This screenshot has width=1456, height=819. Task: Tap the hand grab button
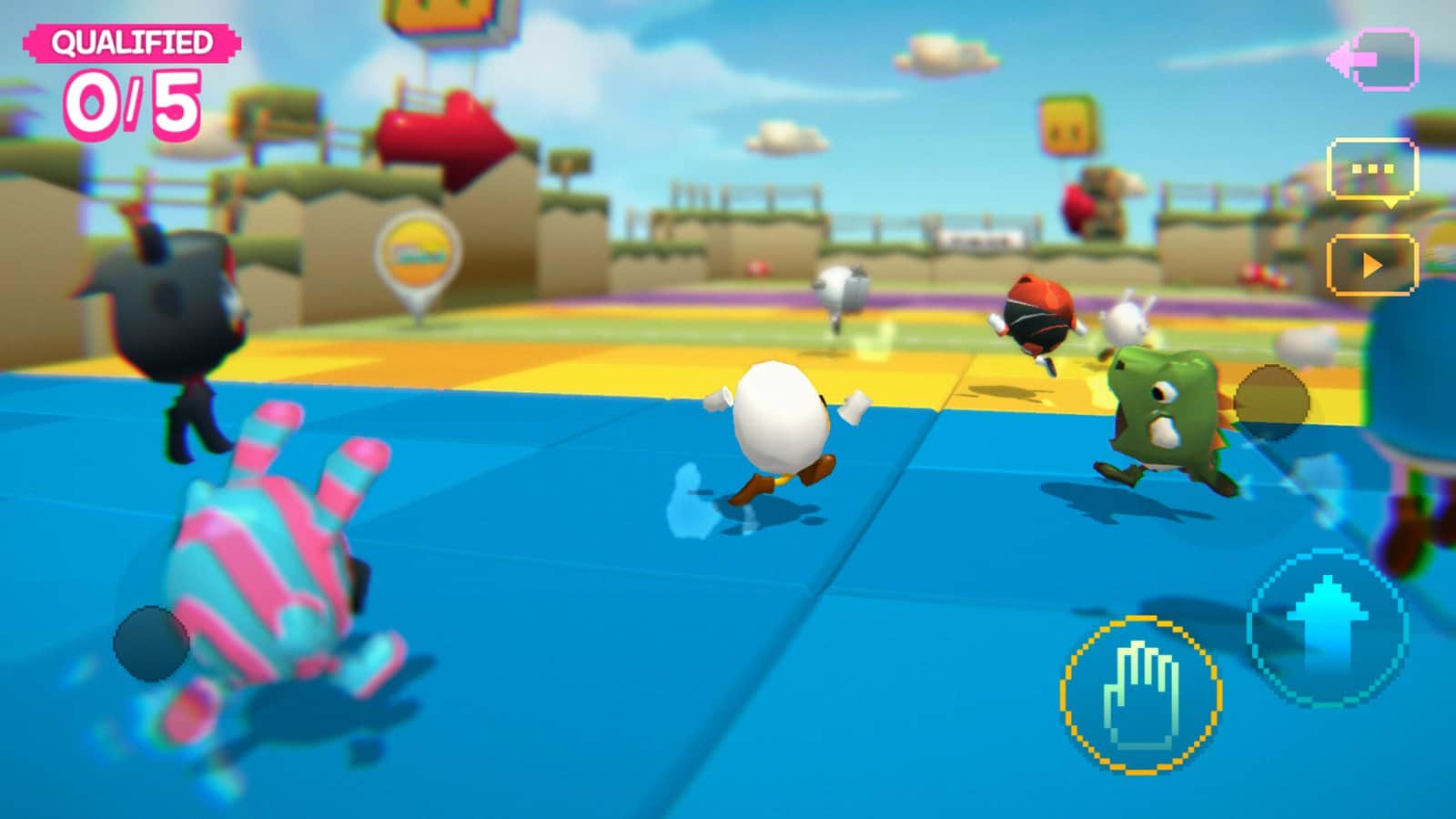point(1141,695)
